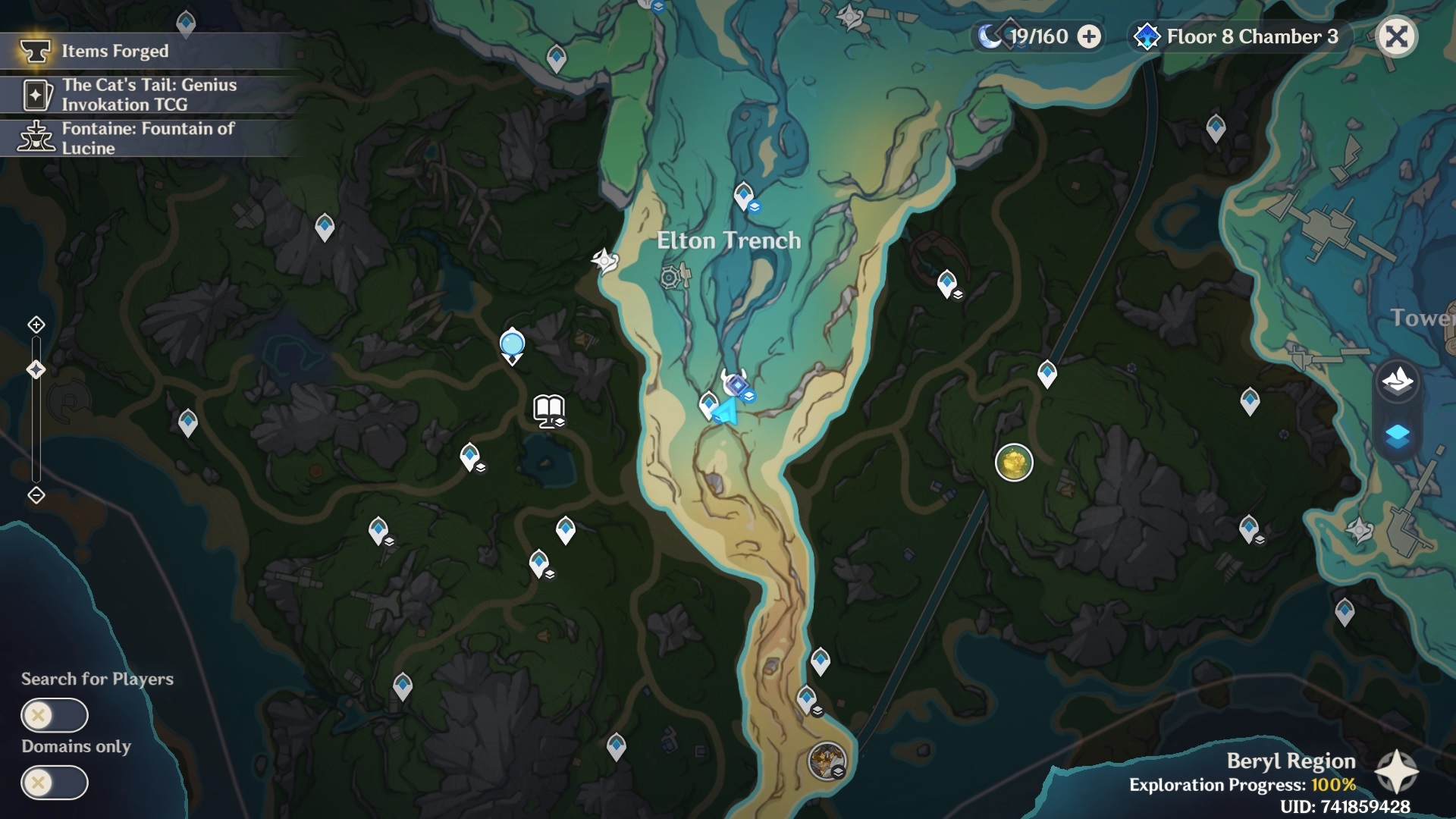Toggle the Search for Players switch
The image size is (1456, 819).
click(x=55, y=715)
